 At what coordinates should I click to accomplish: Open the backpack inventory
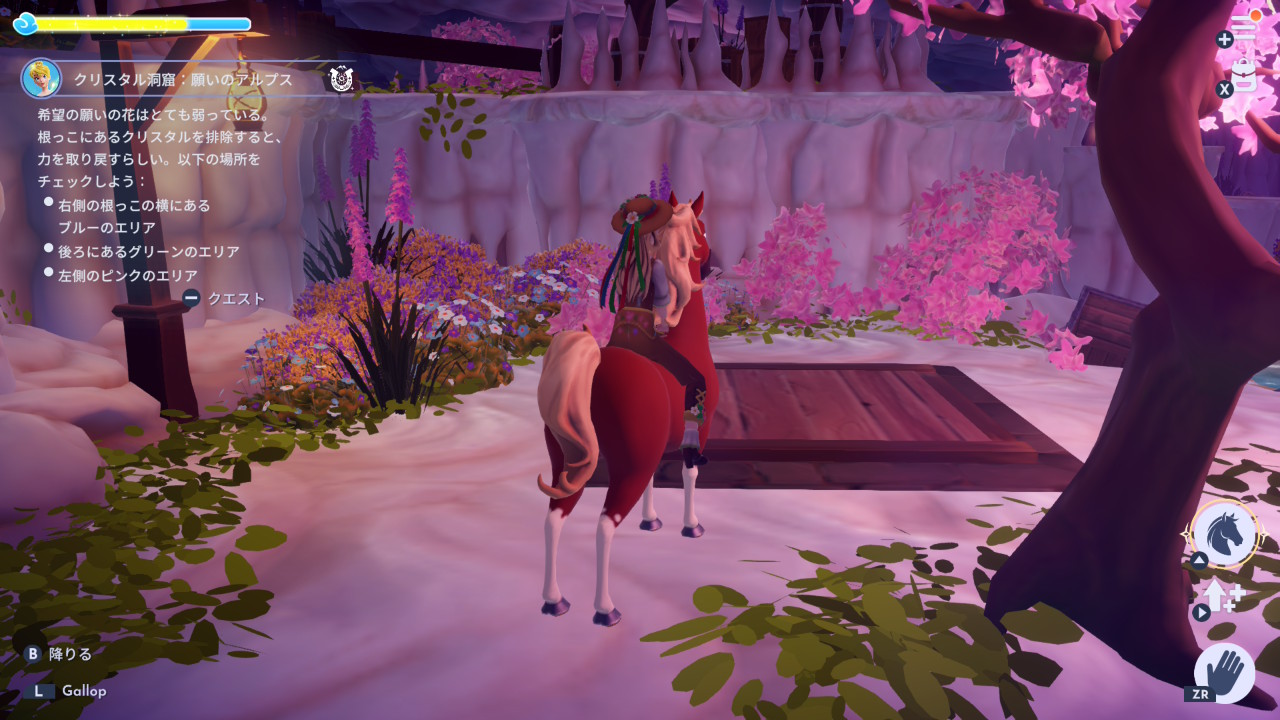(1245, 76)
